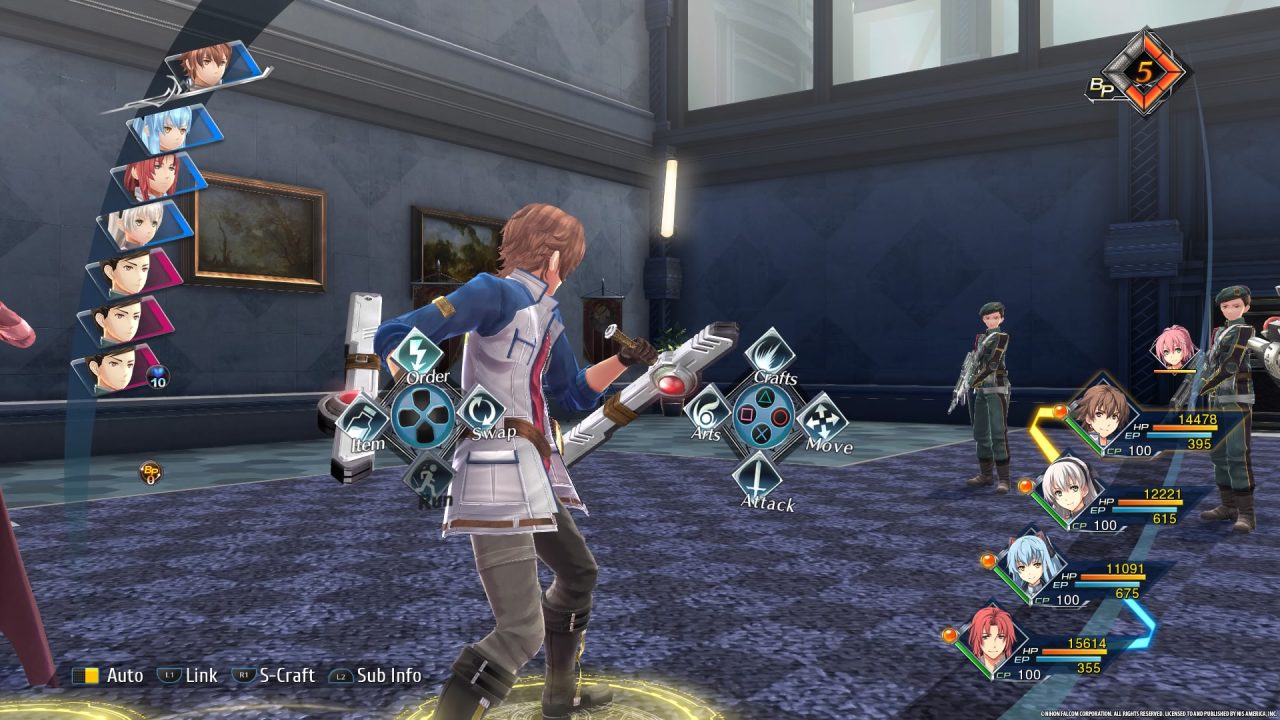Select the Move command

click(822, 419)
